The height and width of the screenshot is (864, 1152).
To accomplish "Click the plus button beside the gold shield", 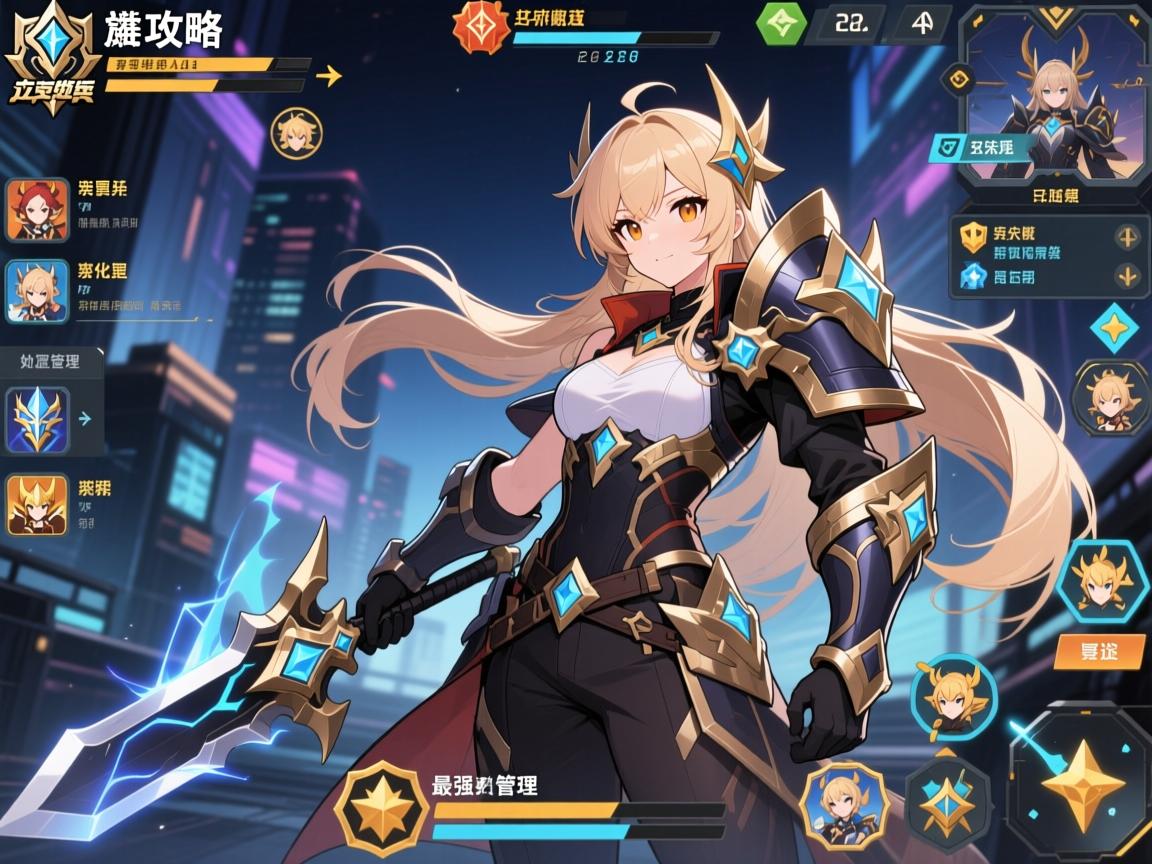I will [1128, 237].
